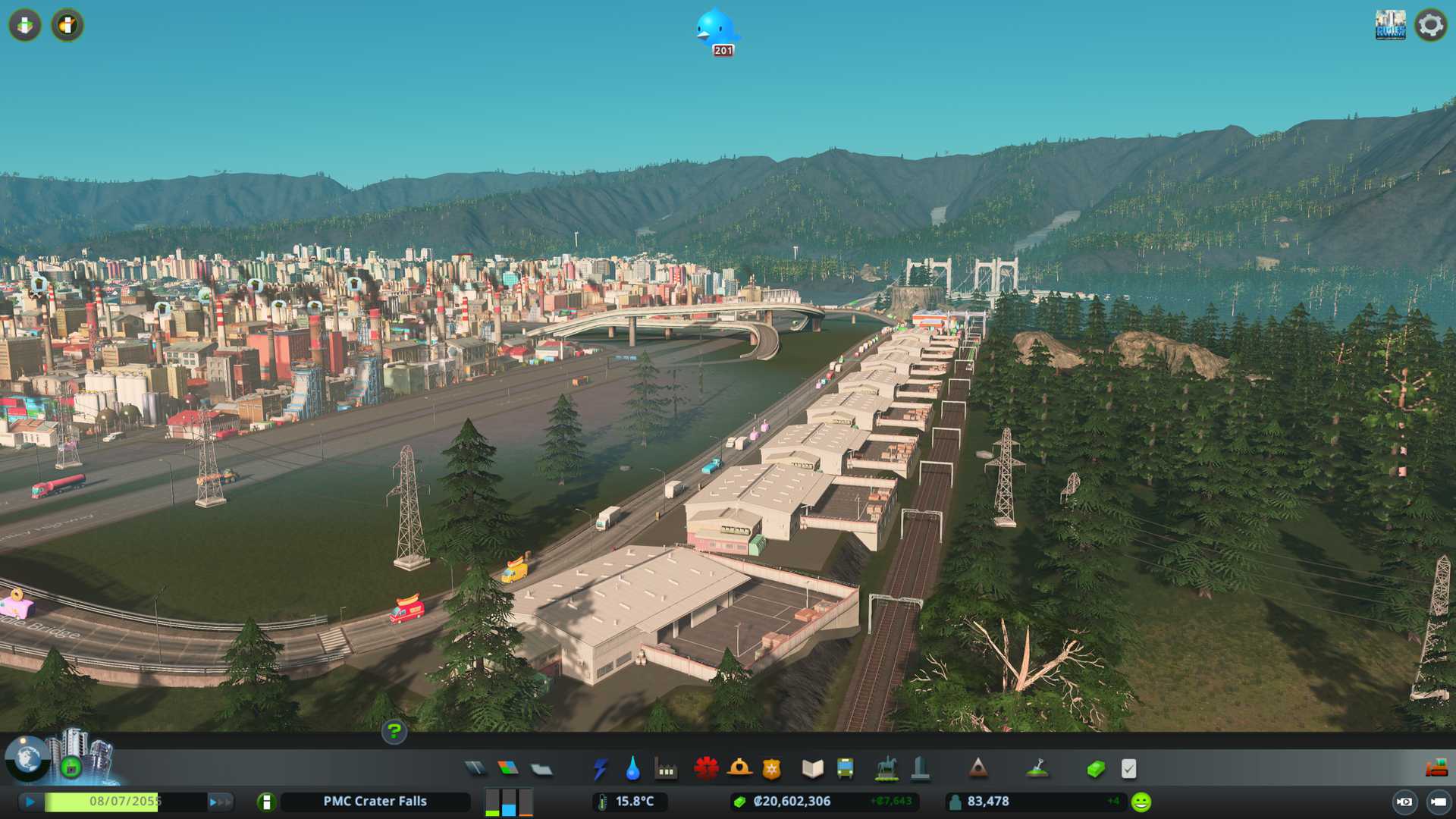Activate the Bulldozer tool

[1436, 769]
